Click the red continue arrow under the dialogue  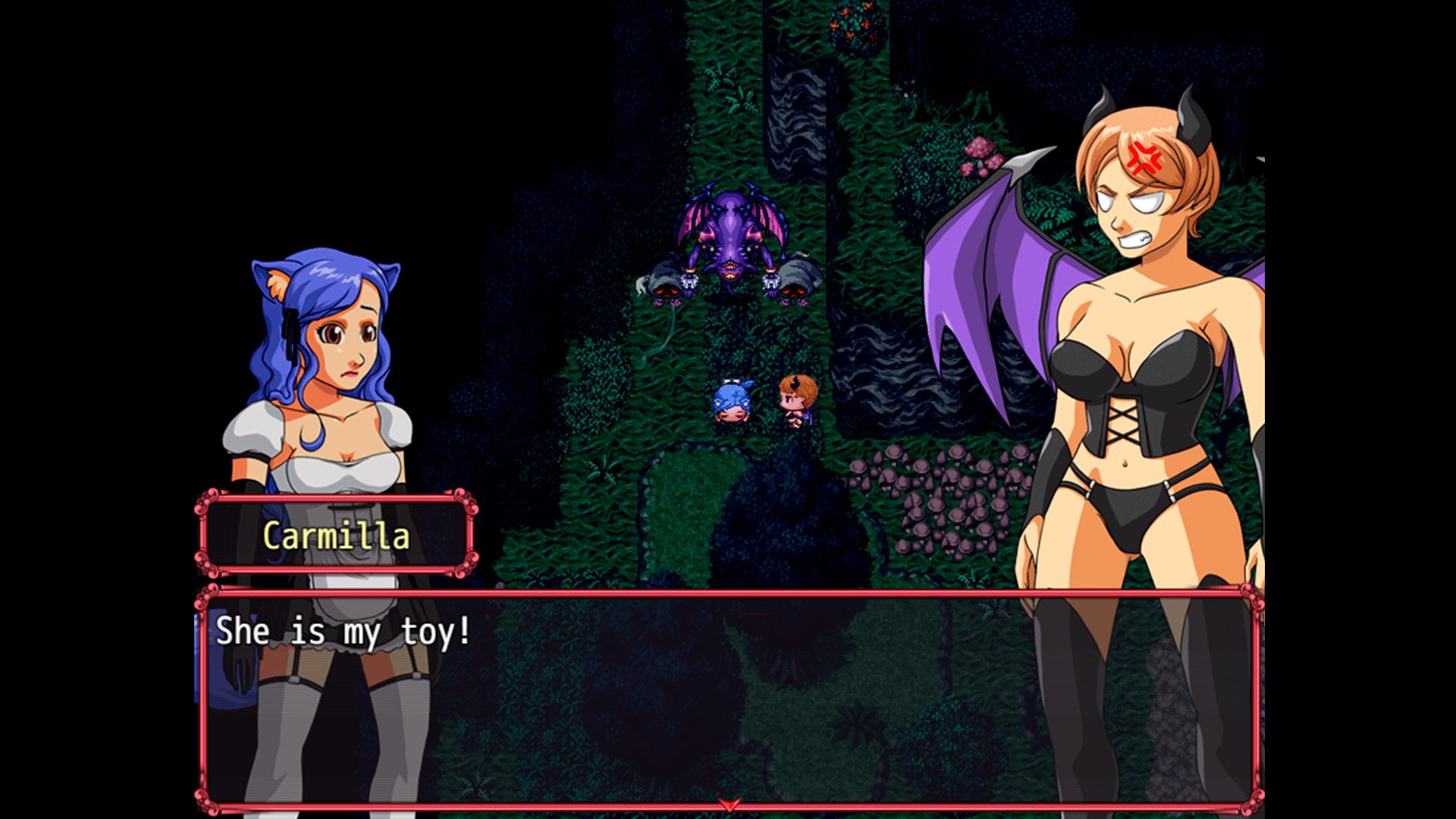[x=728, y=804]
